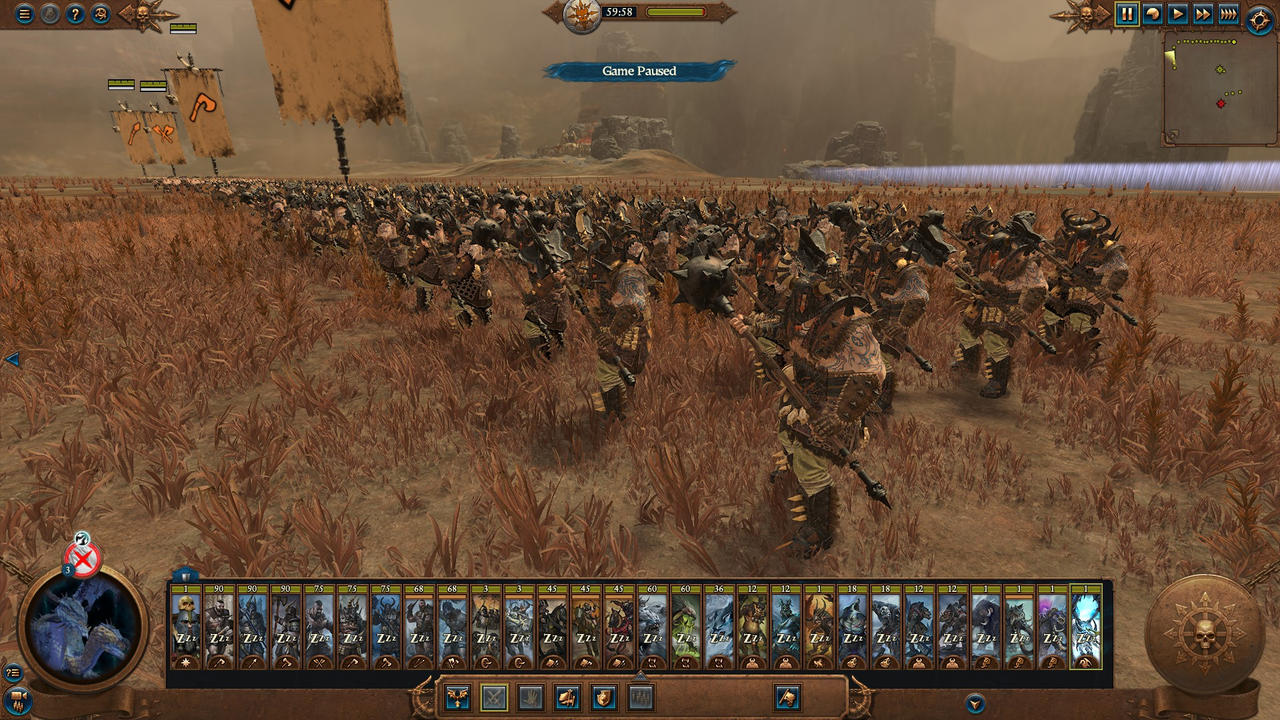Open the main menu hamburger button
This screenshot has width=1280, height=720.
(25, 14)
